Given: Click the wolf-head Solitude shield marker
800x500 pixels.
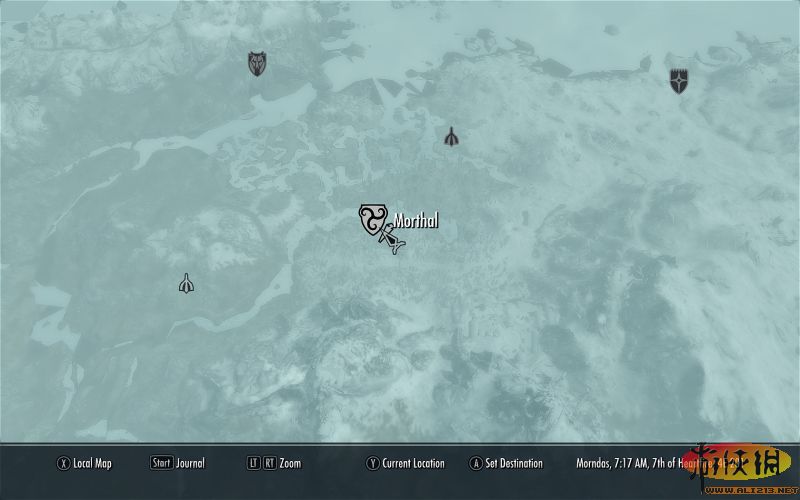Looking at the screenshot, I should (x=258, y=64).
